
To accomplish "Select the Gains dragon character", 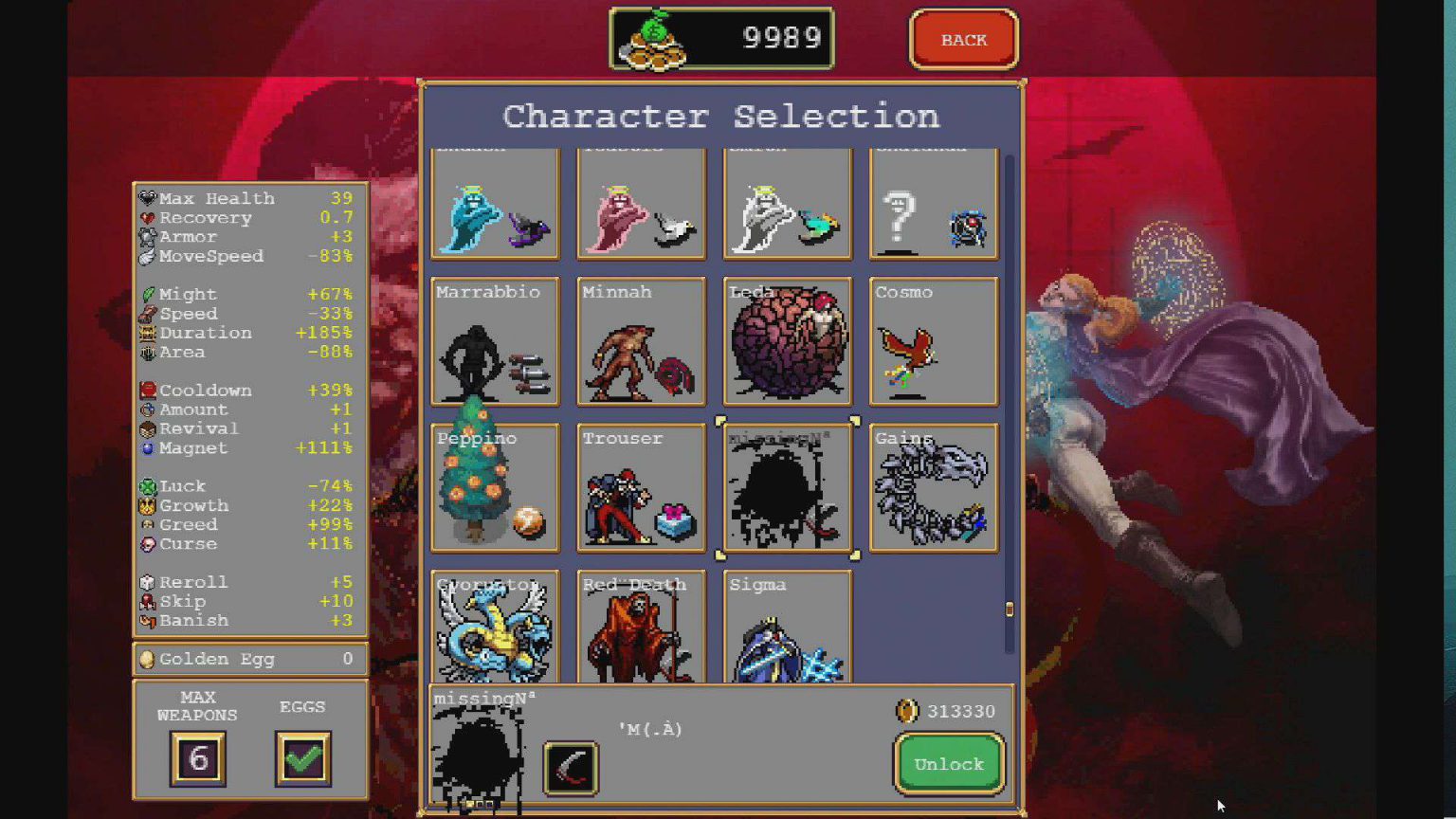I will pyautogui.click(x=932, y=488).
